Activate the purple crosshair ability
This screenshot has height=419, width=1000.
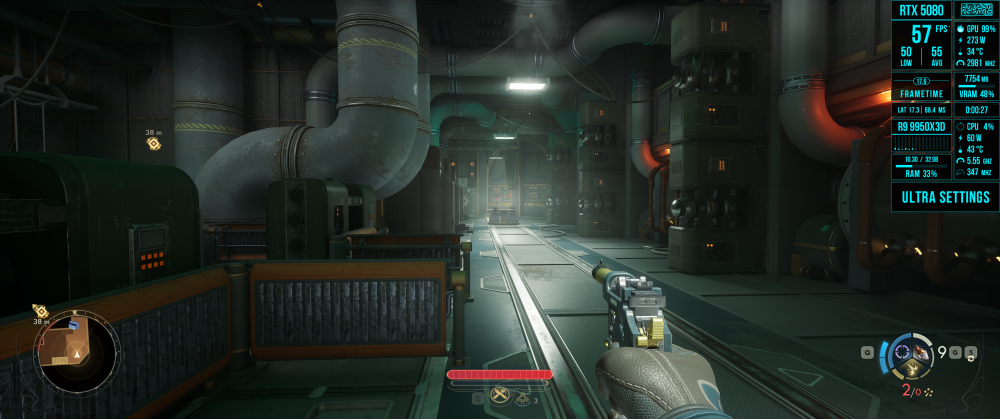pos(902,351)
